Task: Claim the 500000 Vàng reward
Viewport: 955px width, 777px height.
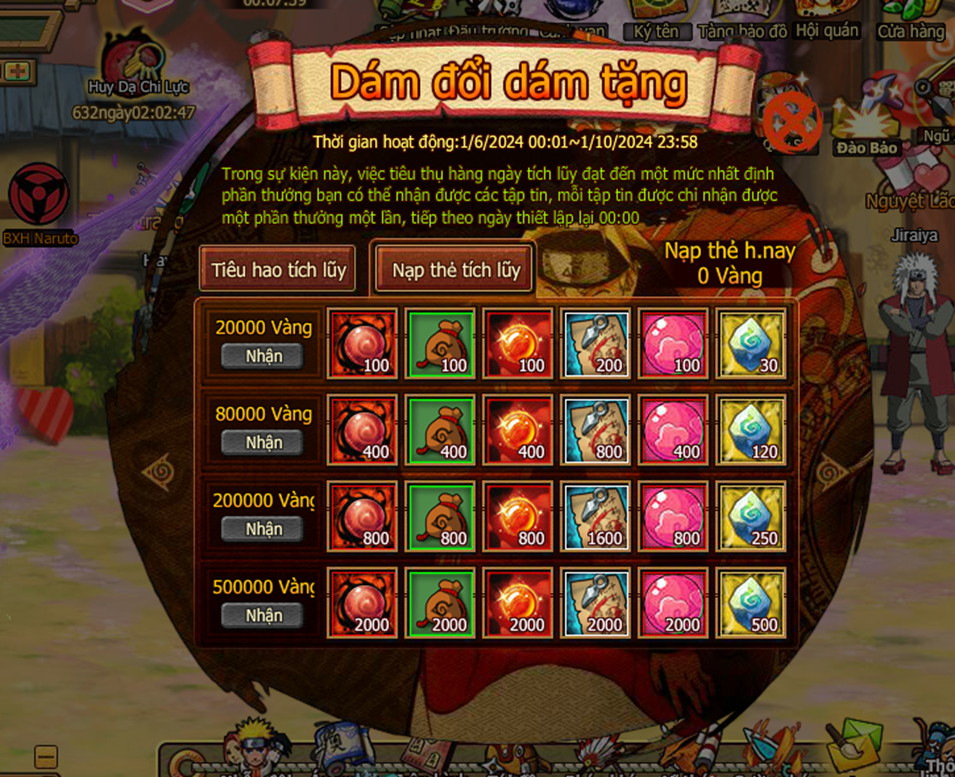Action: (262, 615)
